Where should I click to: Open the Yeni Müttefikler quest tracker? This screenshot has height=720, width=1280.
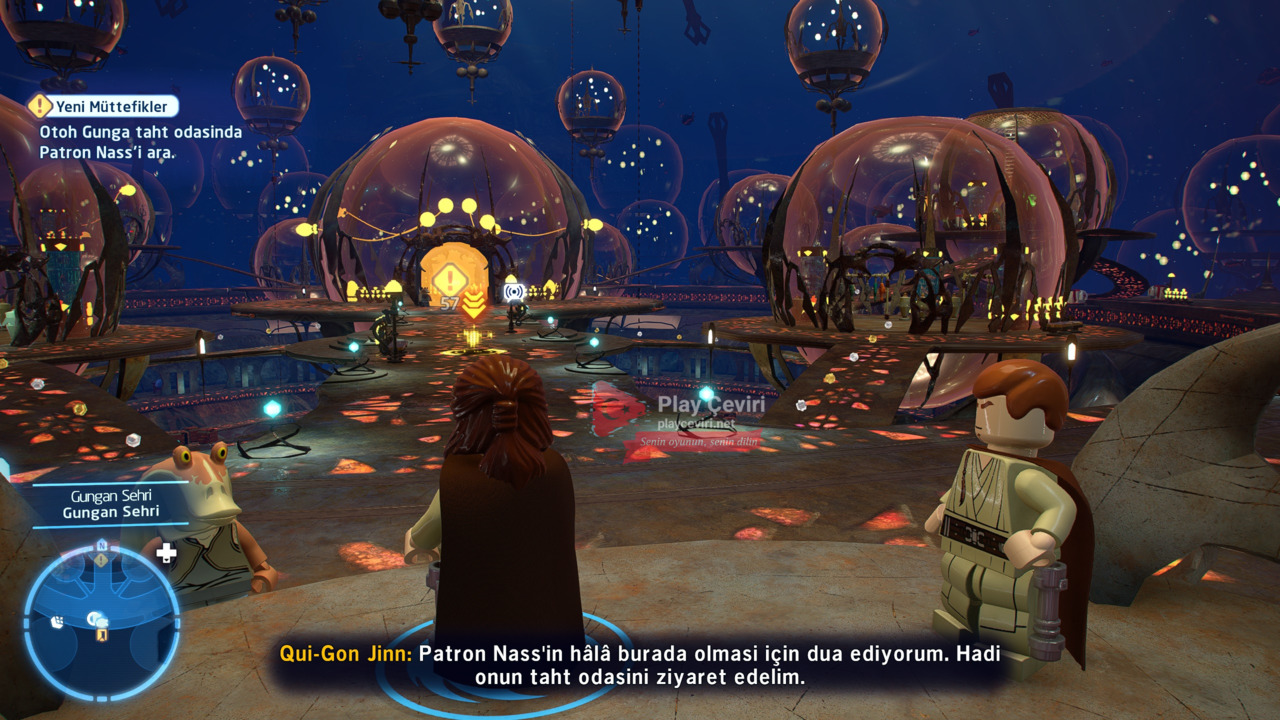click(105, 106)
